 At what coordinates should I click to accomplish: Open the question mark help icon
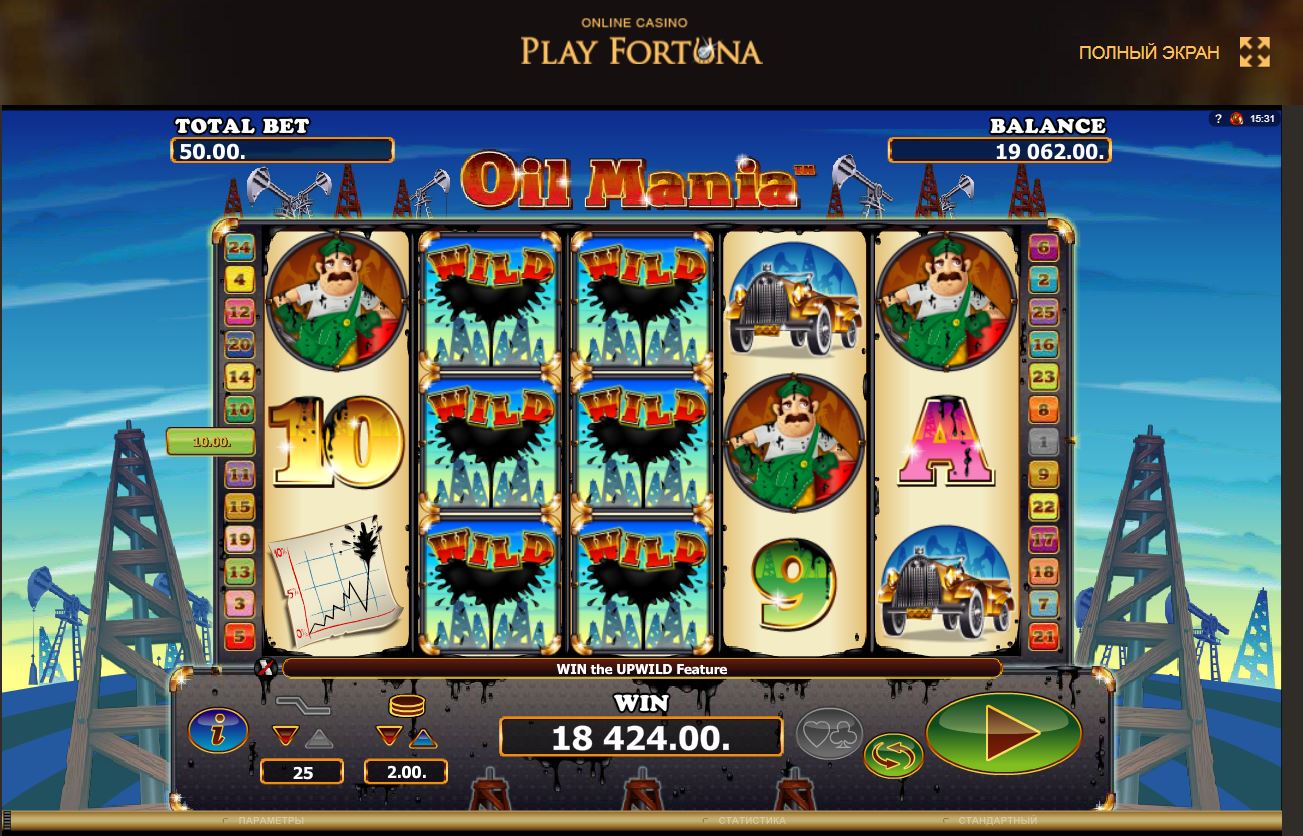point(1217,119)
